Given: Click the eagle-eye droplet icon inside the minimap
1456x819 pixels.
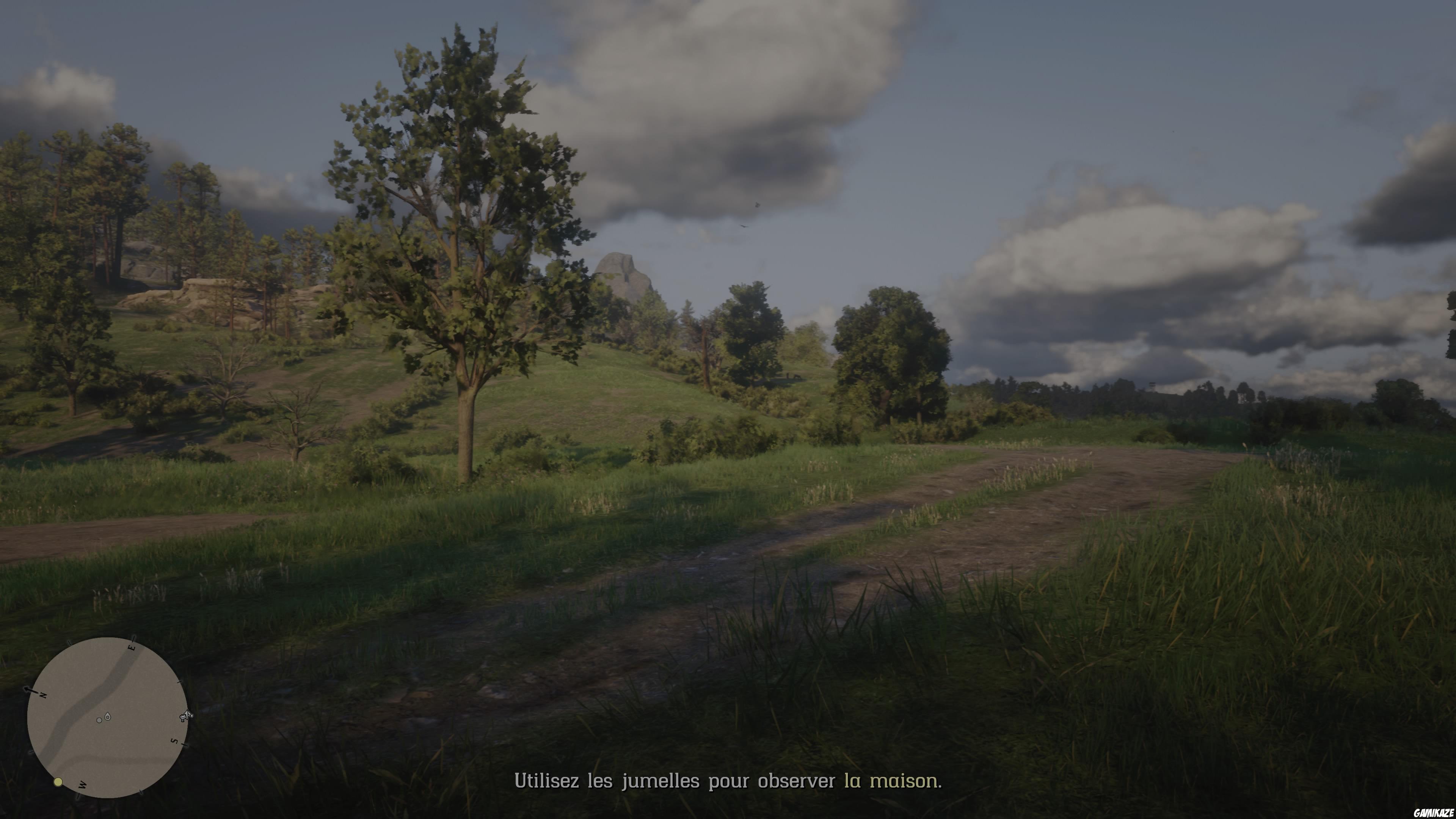Looking at the screenshot, I should click(x=108, y=717).
